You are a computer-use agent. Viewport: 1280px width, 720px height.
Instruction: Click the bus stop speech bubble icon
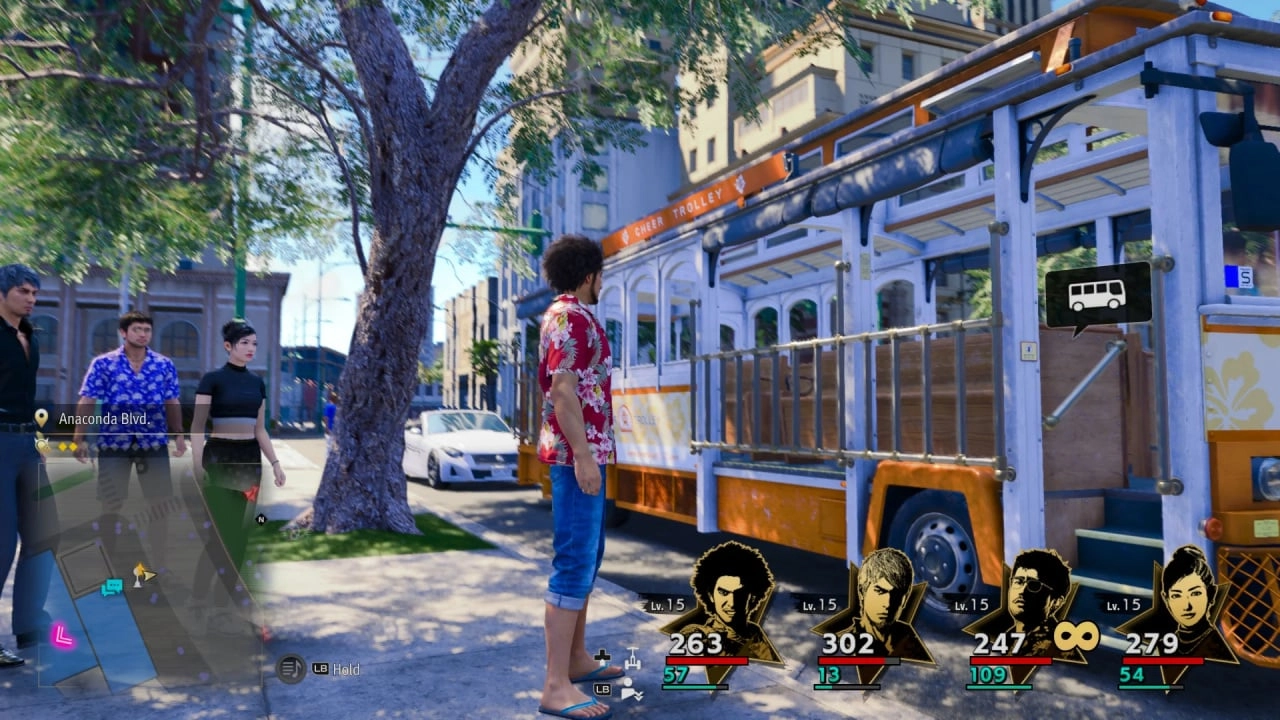click(x=1097, y=296)
